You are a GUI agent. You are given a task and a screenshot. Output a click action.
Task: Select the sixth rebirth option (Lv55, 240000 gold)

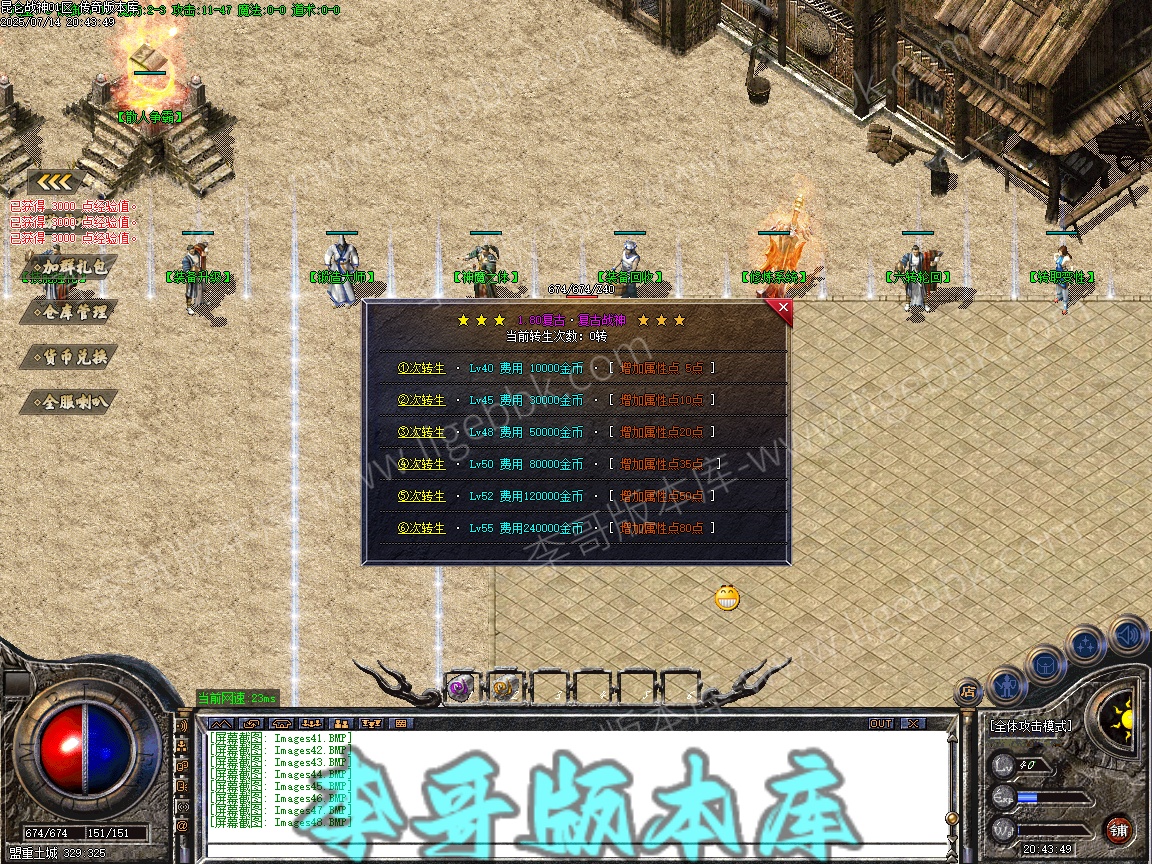pyautogui.click(x=422, y=528)
